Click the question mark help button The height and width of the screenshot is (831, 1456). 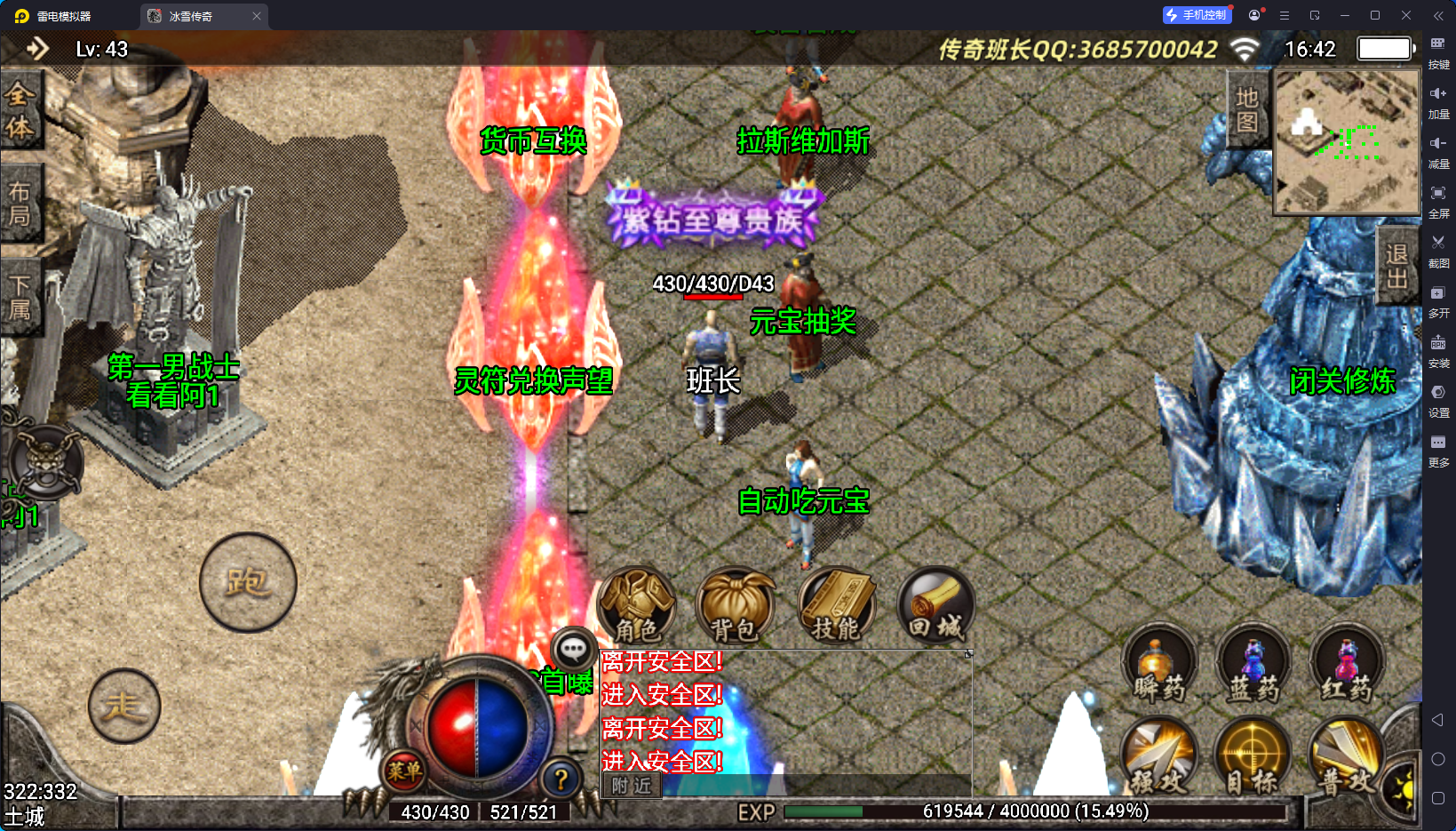[x=561, y=779]
